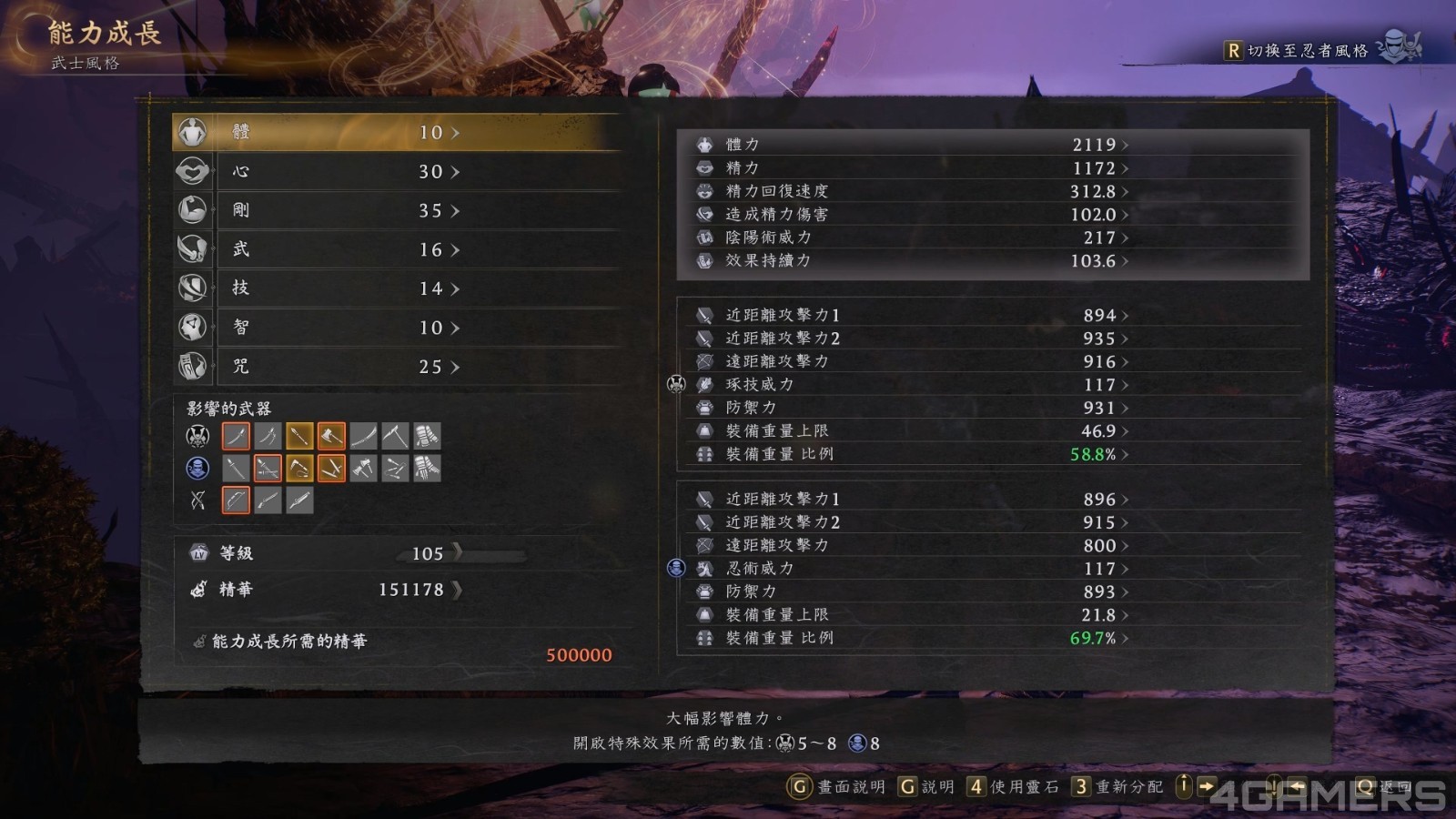Show details for 體力 stat
The width and height of the screenshot is (1456, 819).
[910, 145]
